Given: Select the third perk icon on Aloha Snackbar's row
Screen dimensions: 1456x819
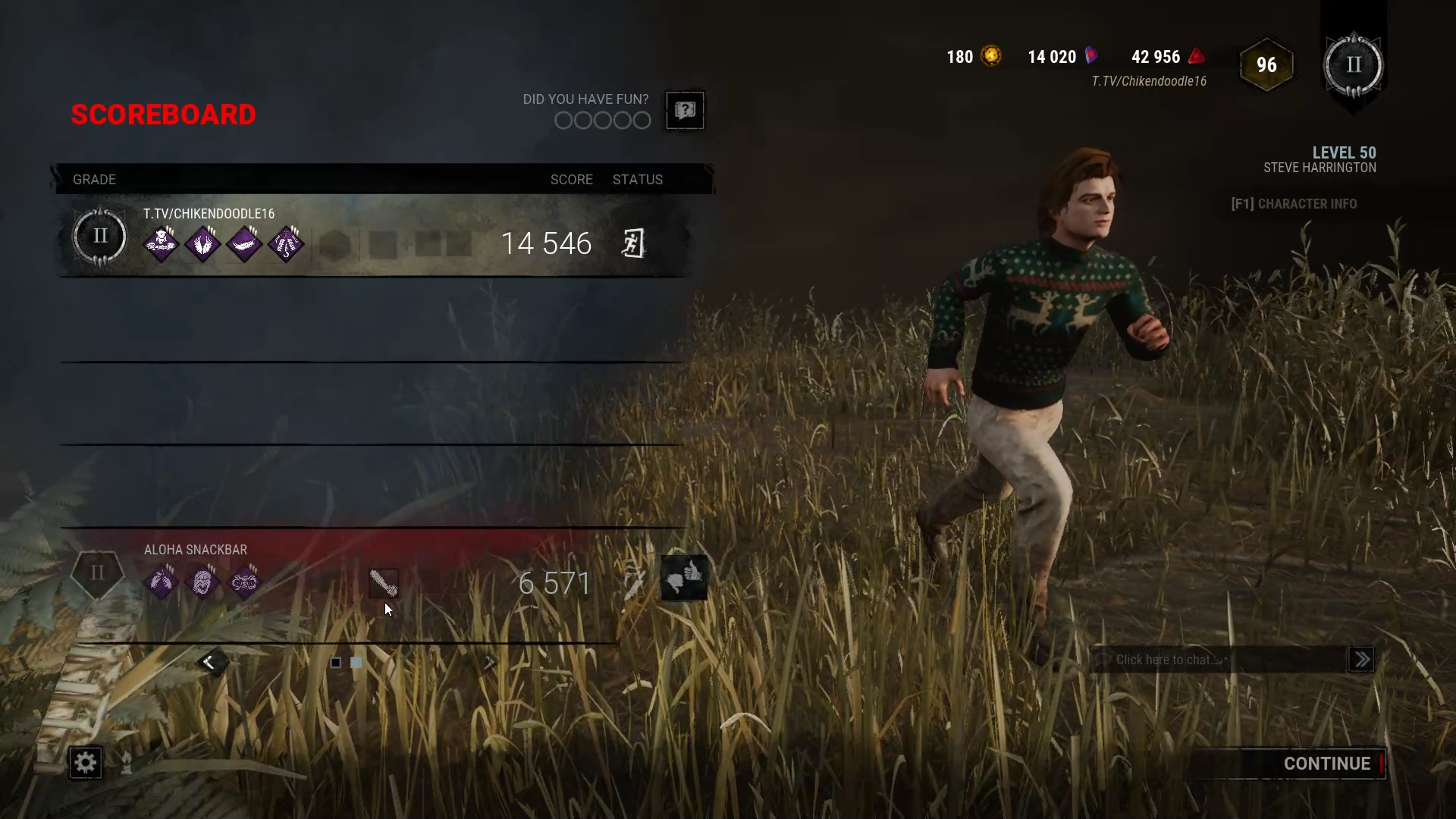Looking at the screenshot, I should tap(245, 582).
